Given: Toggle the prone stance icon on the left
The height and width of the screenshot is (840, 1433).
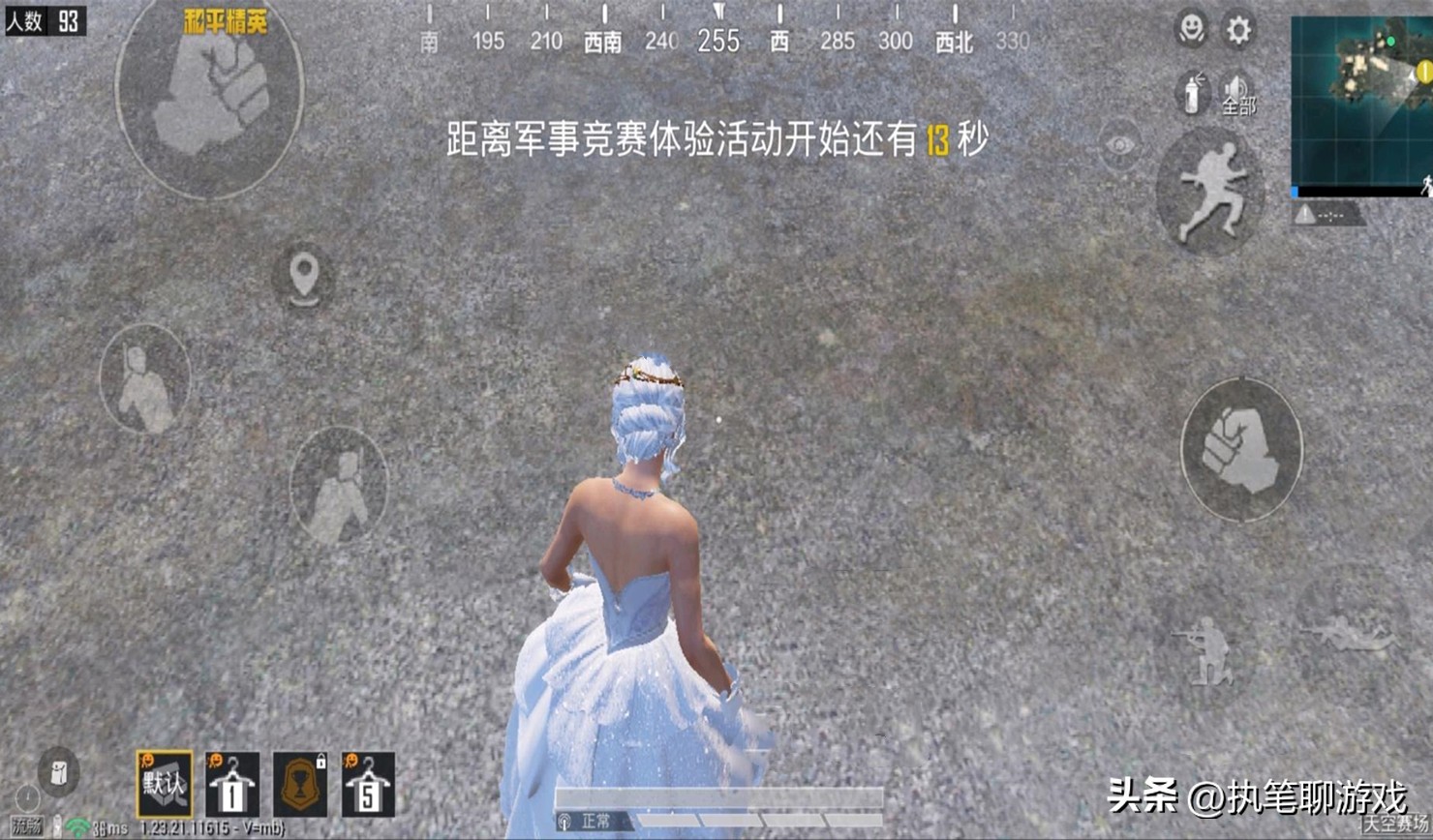Looking at the screenshot, I should 145,380.
